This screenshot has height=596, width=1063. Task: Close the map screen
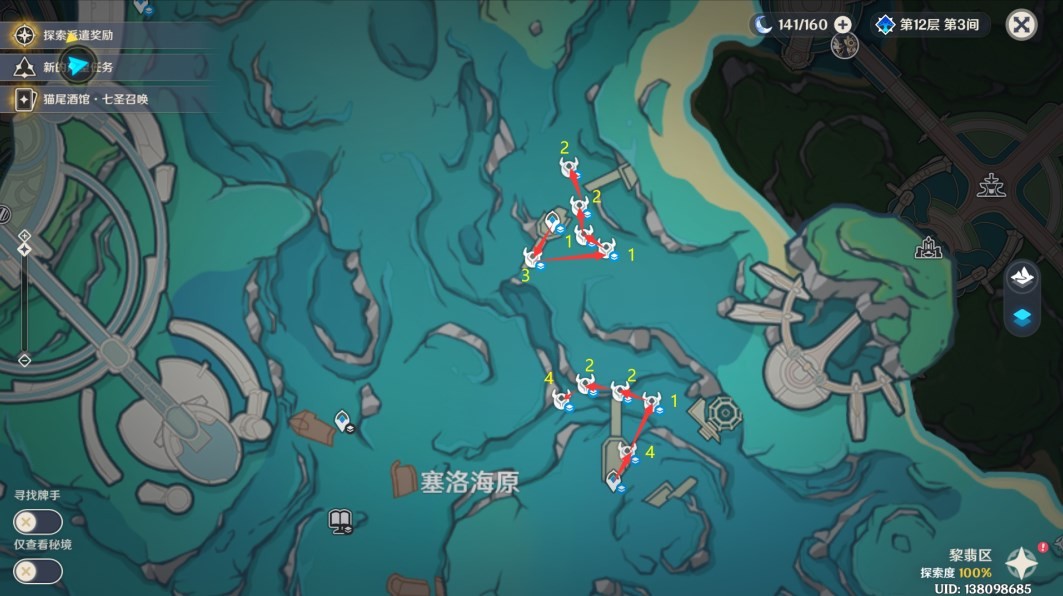(1021, 25)
